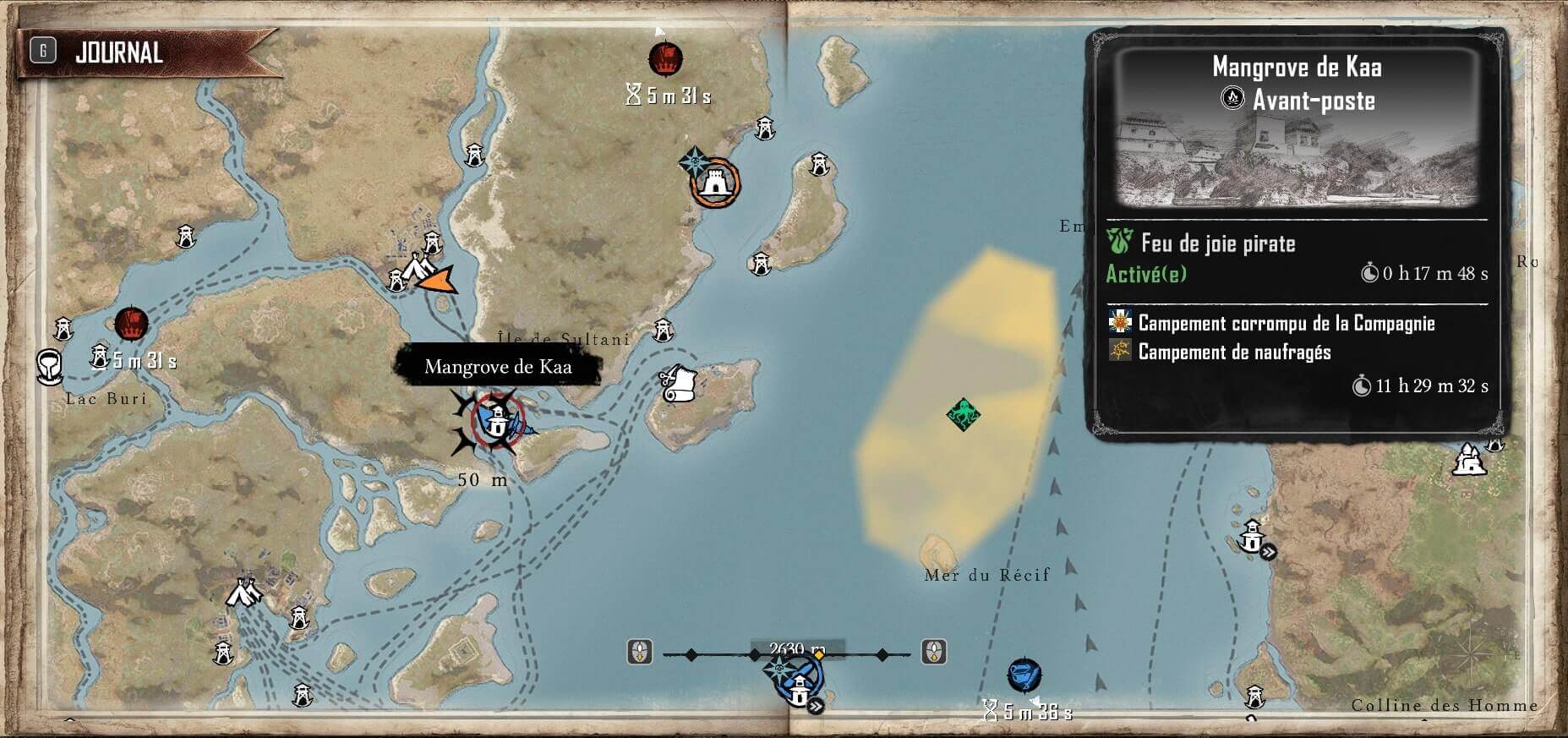Select Campement corrompu de la Compagnie row
The height and width of the screenshot is (738, 1568).
pos(1285,323)
